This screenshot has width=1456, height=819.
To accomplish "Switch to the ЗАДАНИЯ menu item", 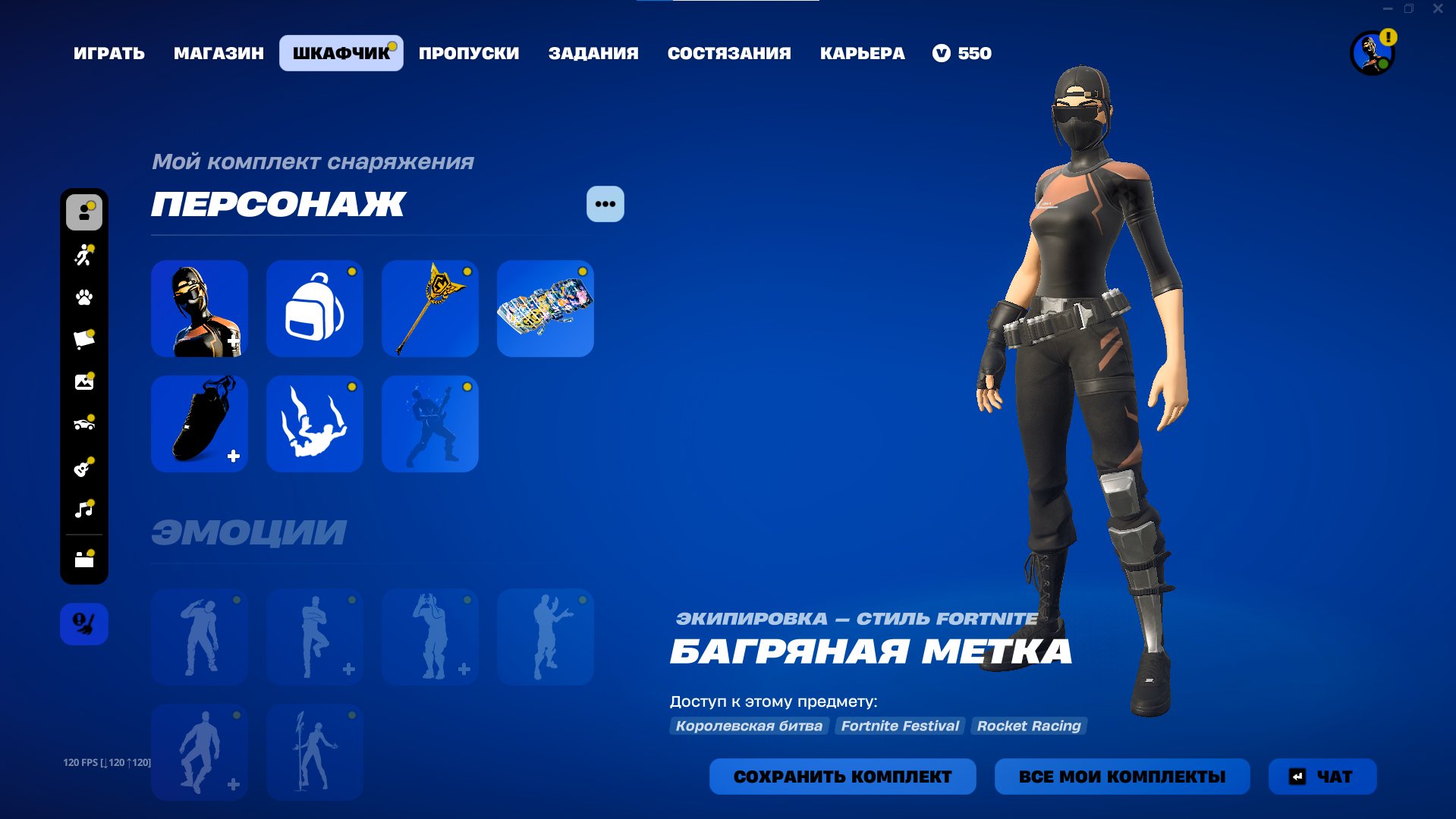I will coord(595,53).
